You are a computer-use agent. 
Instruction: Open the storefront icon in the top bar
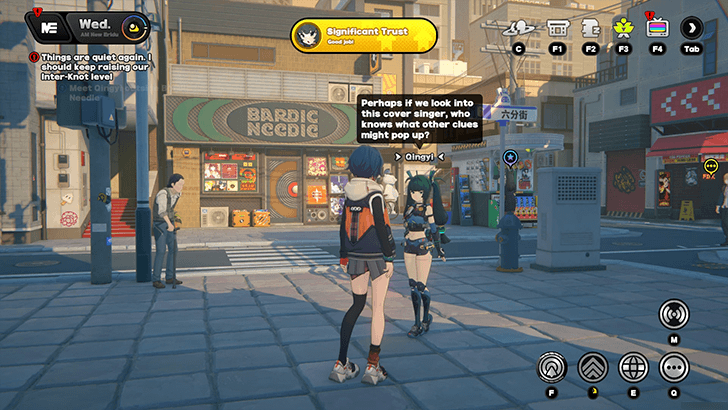[558, 28]
